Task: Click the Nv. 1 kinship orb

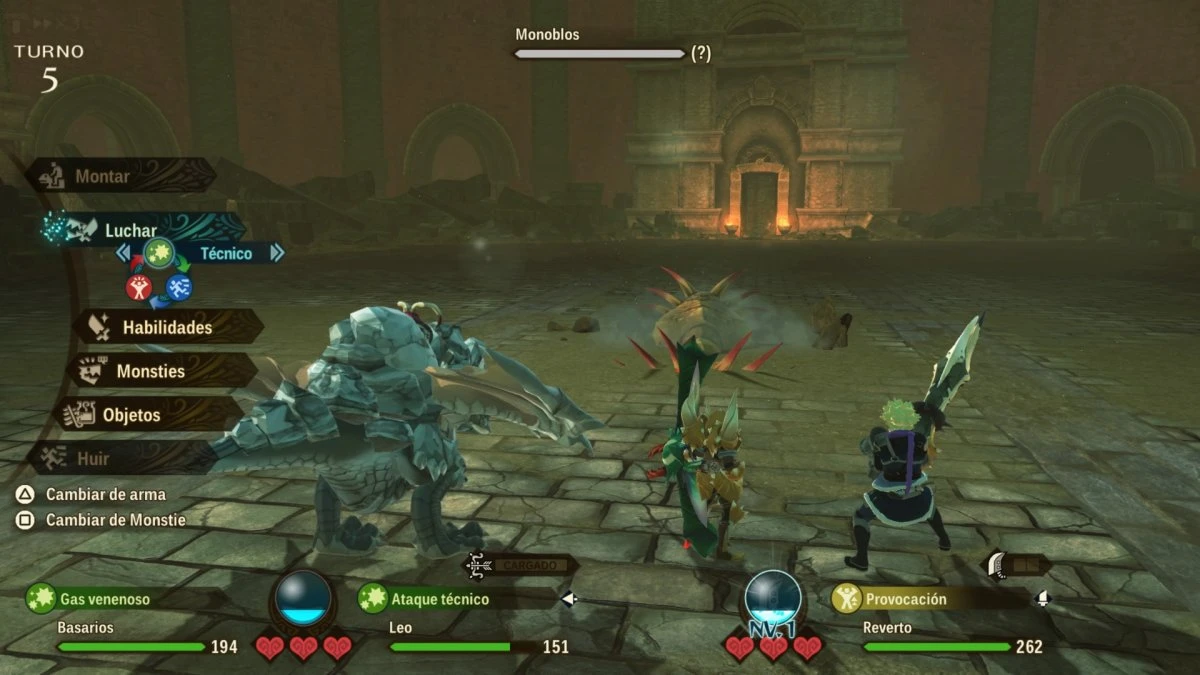Action: [772, 600]
